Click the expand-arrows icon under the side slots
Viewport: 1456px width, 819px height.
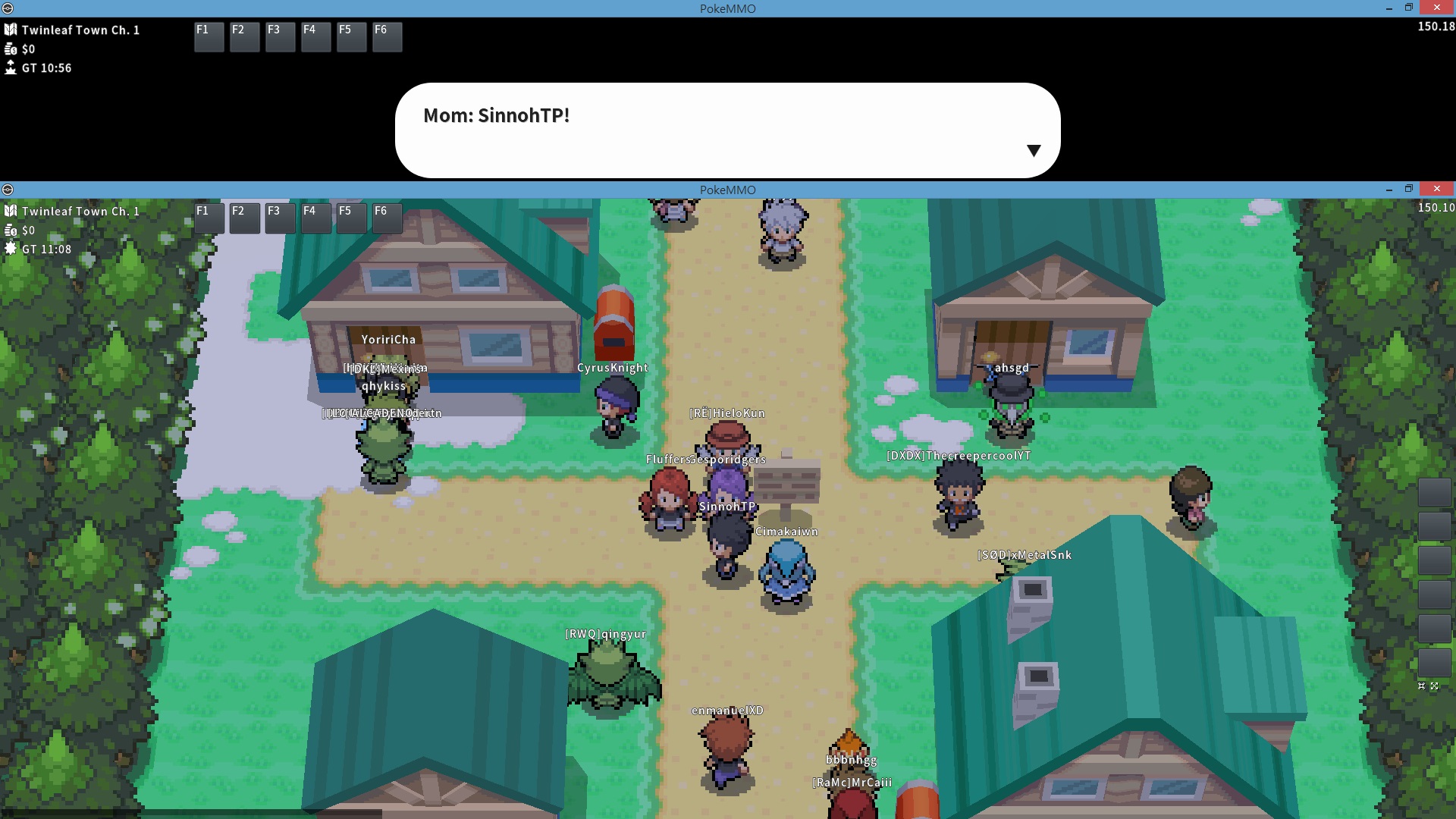pyautogui.click(x=1434, y=686)
